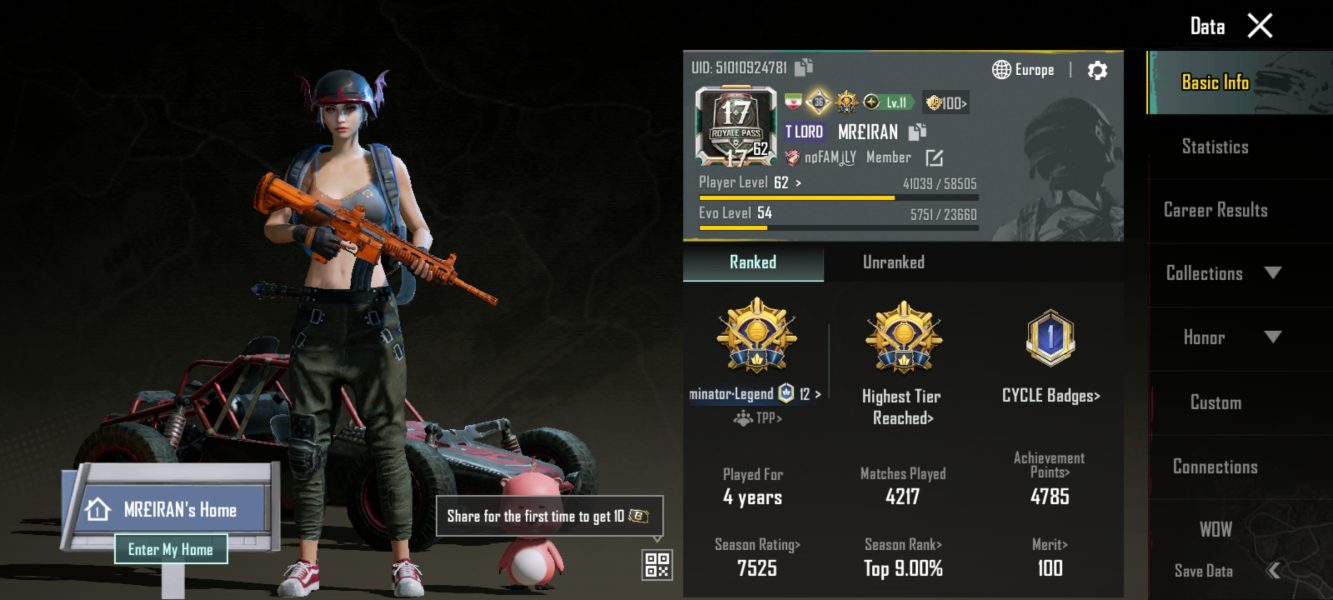Open the QR code share icon
Viewport: 1333px width, 600px height.
[657, 565]
